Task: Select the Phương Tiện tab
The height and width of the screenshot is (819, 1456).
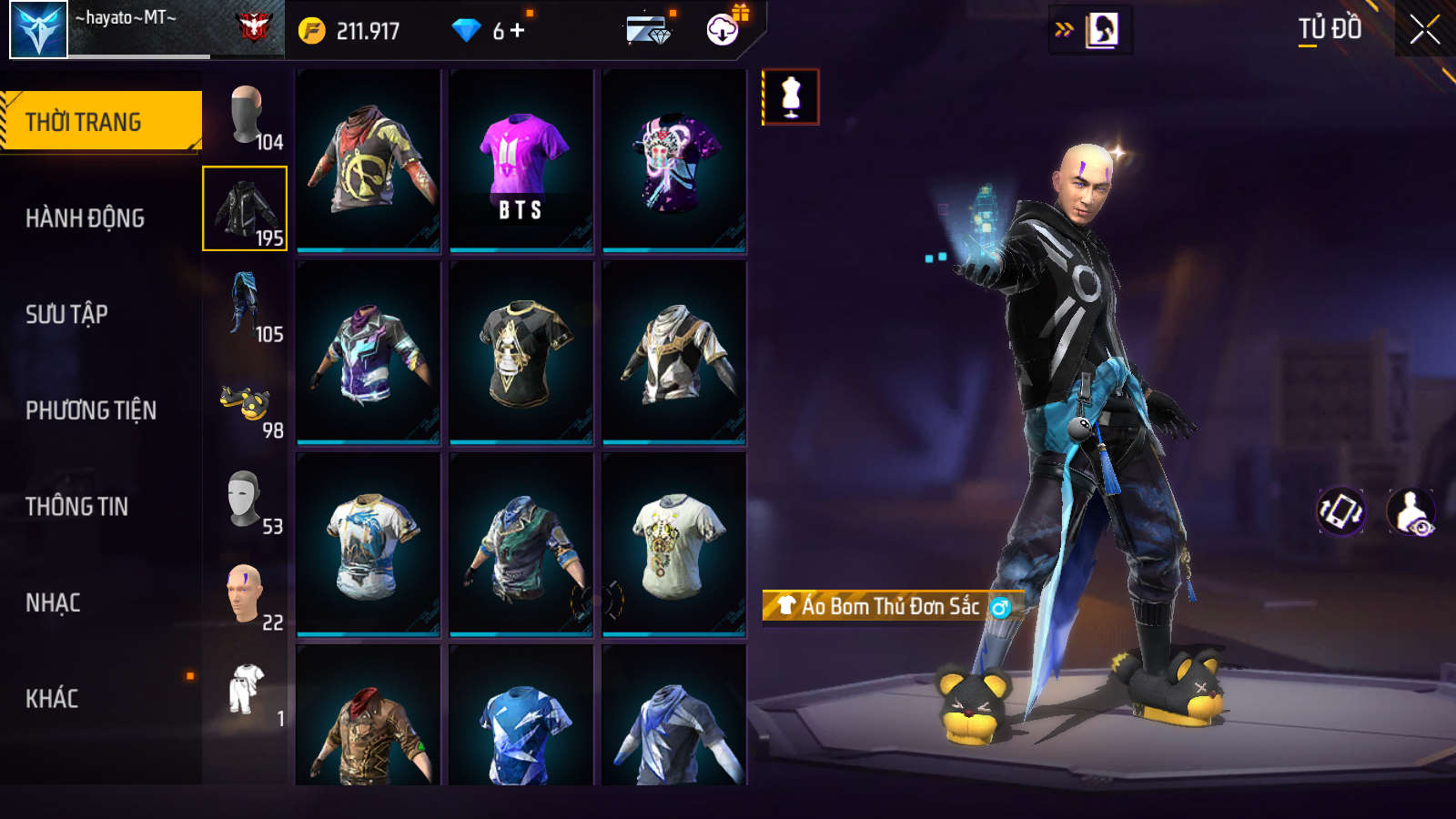Action: coord(91,410)
